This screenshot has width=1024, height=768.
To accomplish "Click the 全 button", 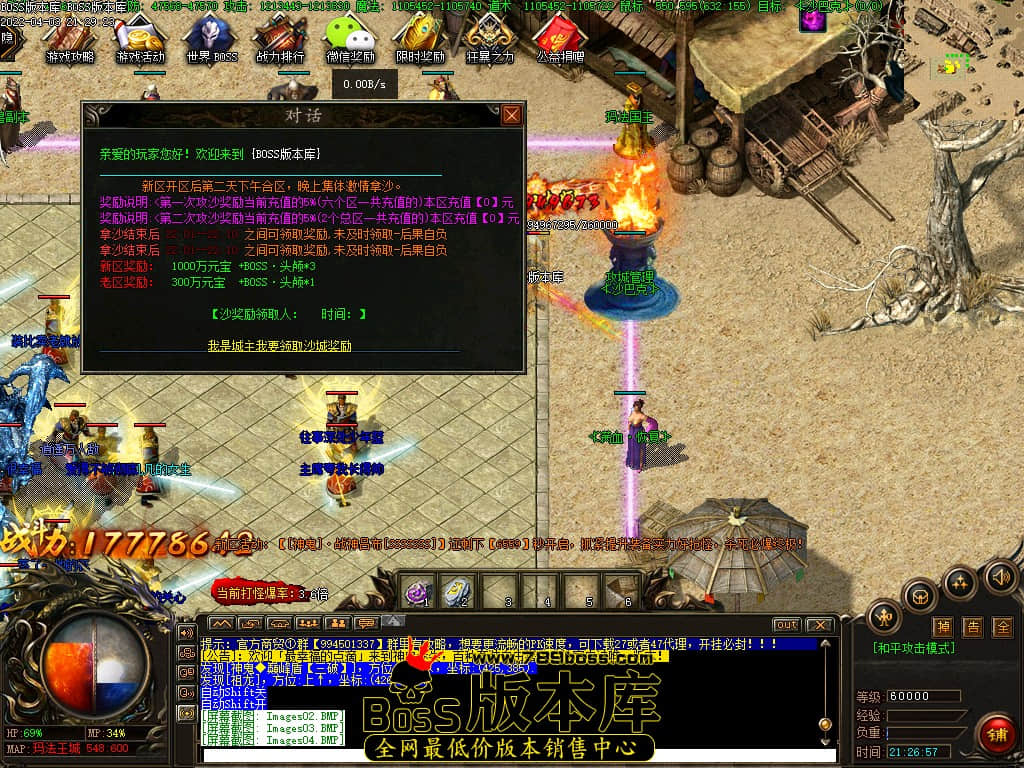I will click(x=1003, y=627).
